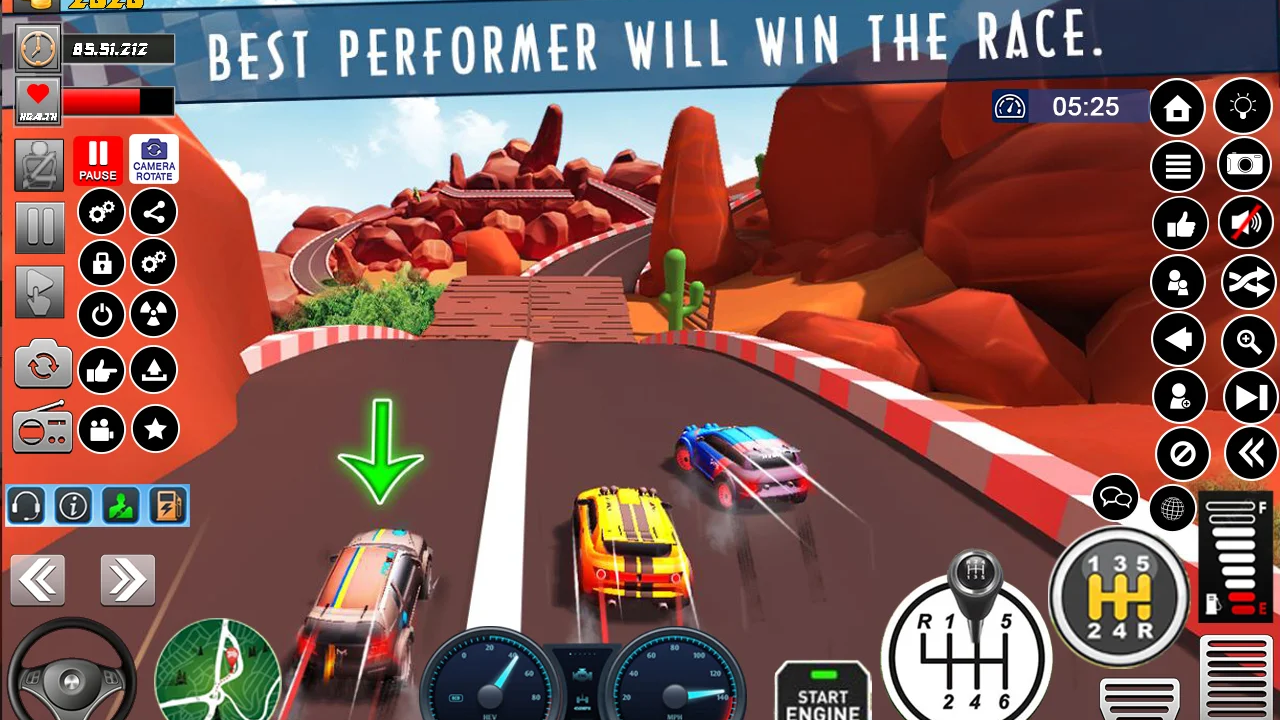Toggle the lightbulb headlights icon
The width and height of the screenshot is (1280, 720).
pyautogui.click(x=1244, y=107)
